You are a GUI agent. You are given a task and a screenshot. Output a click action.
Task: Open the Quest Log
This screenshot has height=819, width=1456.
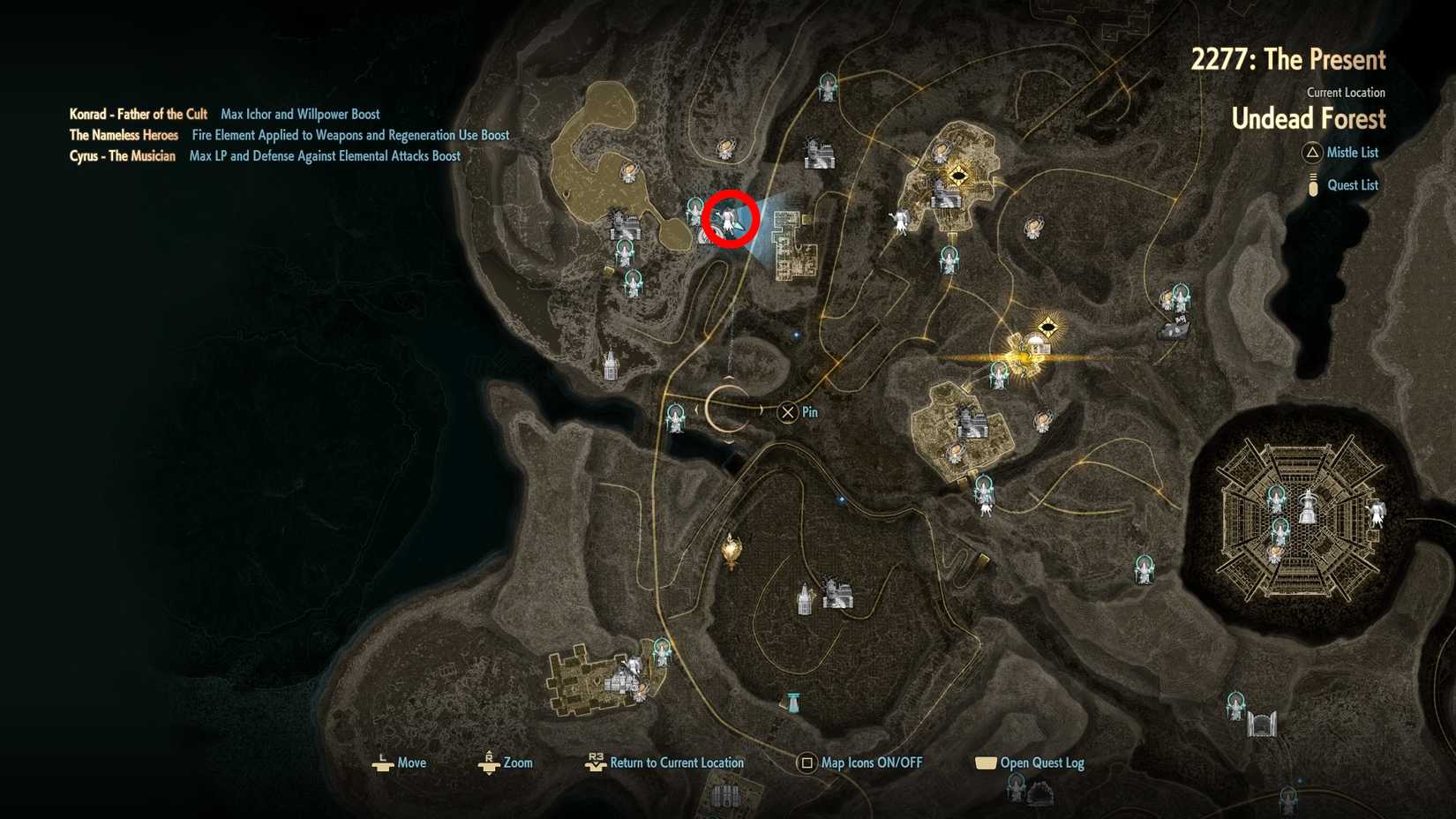(x=984, y=763)
